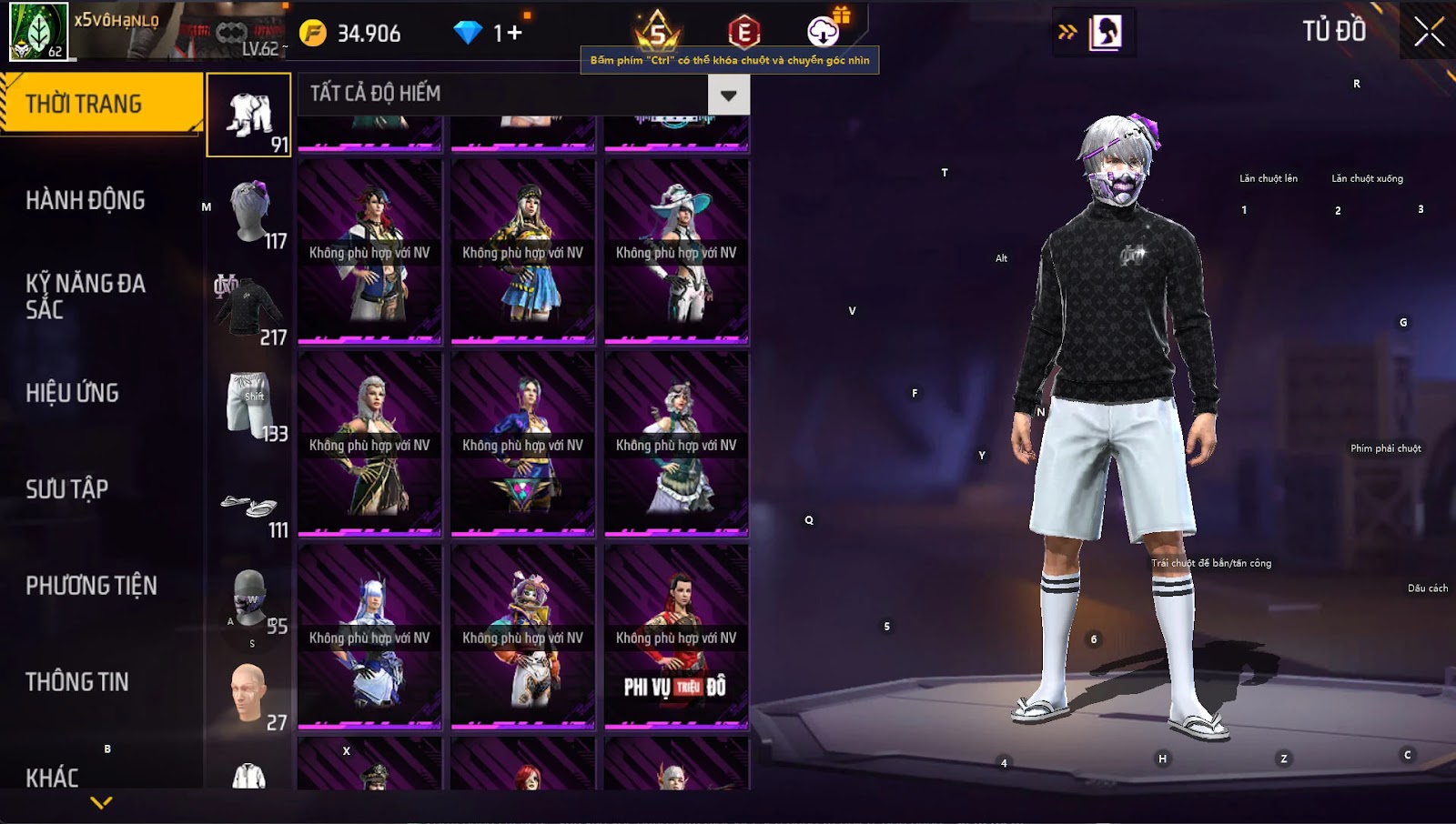This screenshot has height=824, width=1456.
Task: Expand the TẤT CẢ ĐỘ HIẾM rarity dropdown
Action: [728, 95]
